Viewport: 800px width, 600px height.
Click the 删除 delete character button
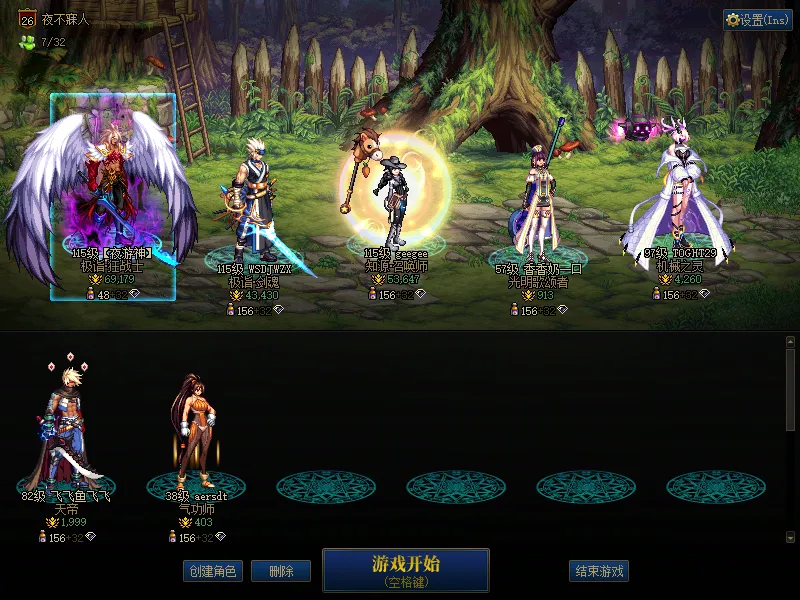281,572
